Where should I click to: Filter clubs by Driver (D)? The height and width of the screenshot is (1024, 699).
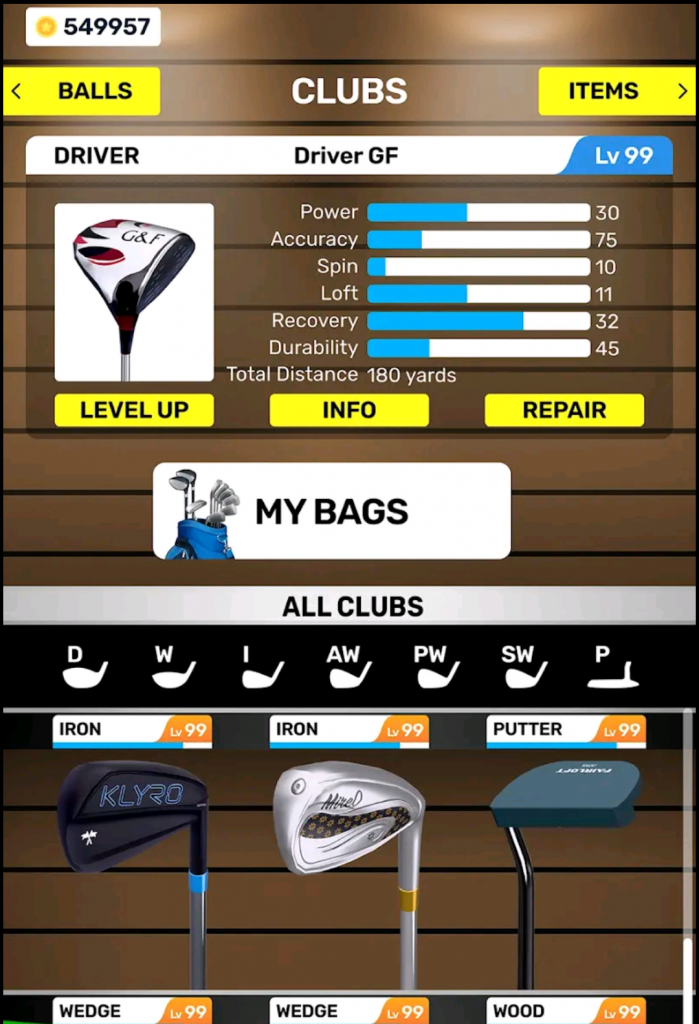click(x=85, y=667)
